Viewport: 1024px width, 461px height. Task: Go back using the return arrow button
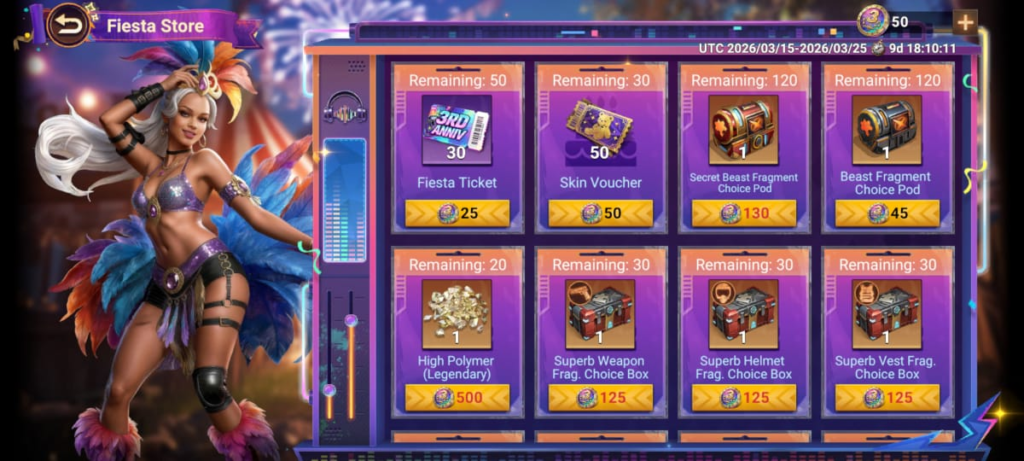coord(67,25)
